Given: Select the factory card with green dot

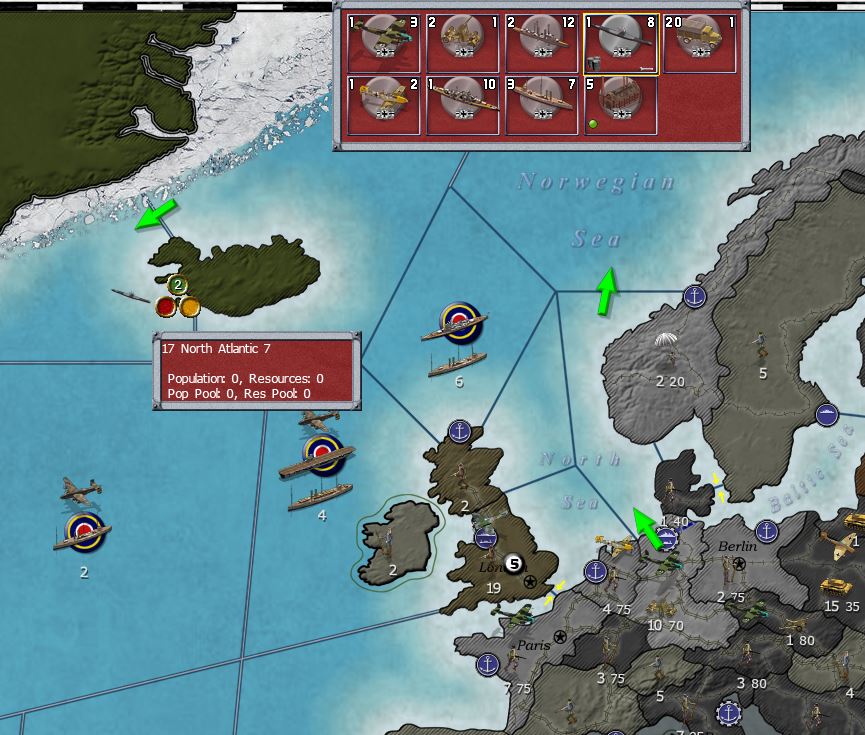Looking at the screenshot, I should coord(620,105).
